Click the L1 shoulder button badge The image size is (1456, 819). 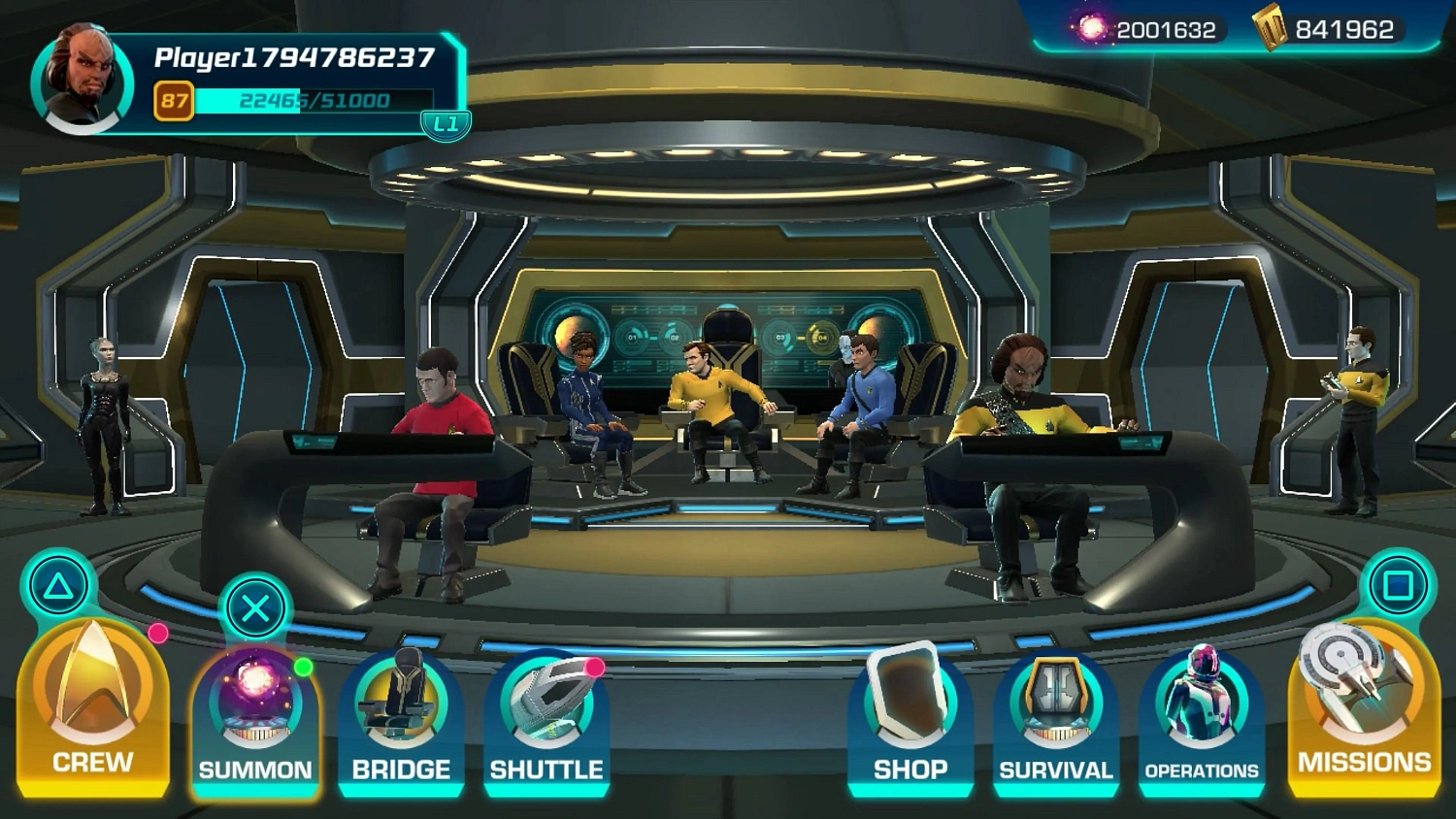pos(445,124)
